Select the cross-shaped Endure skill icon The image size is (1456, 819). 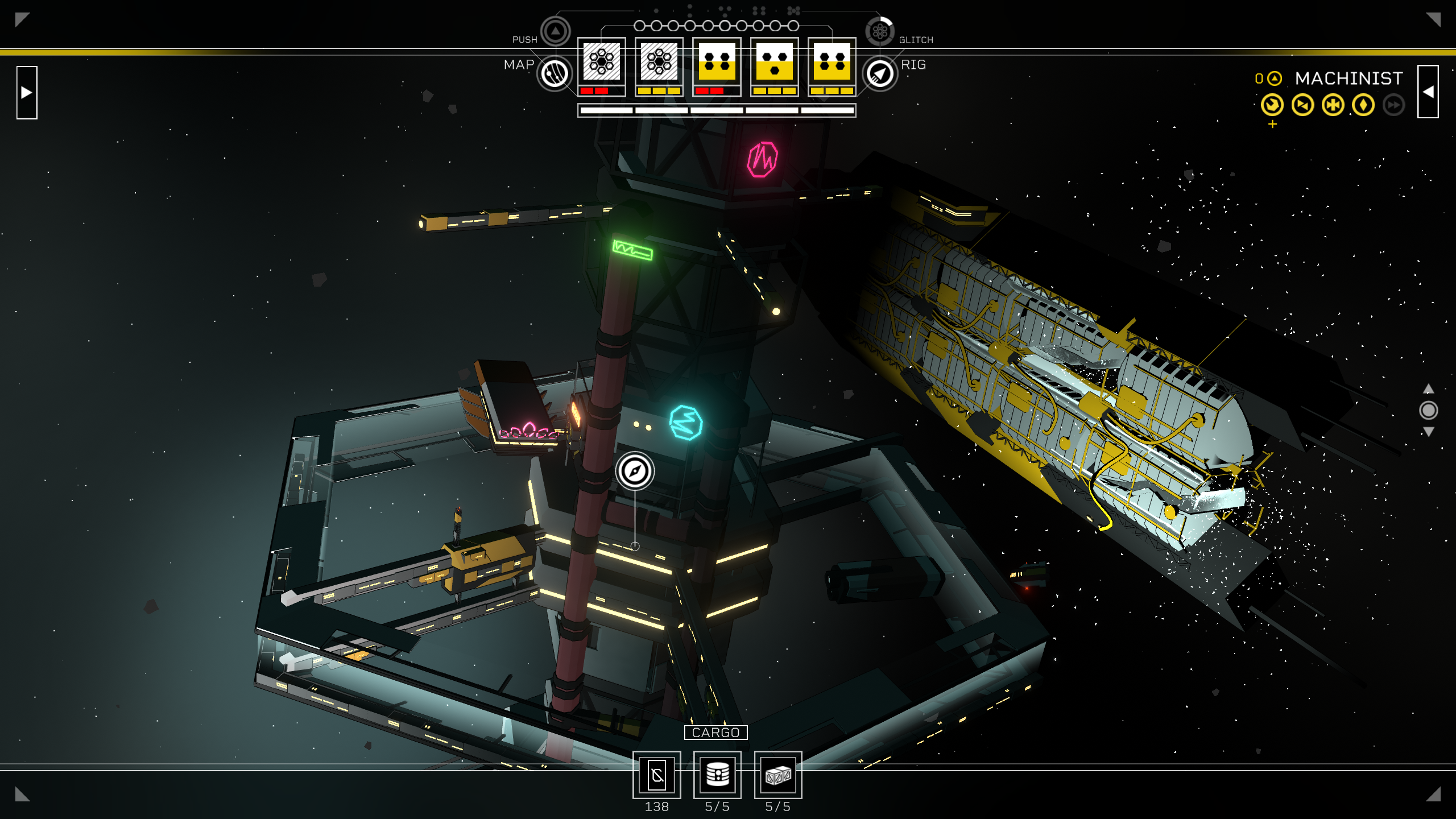tap(1333, 105)
